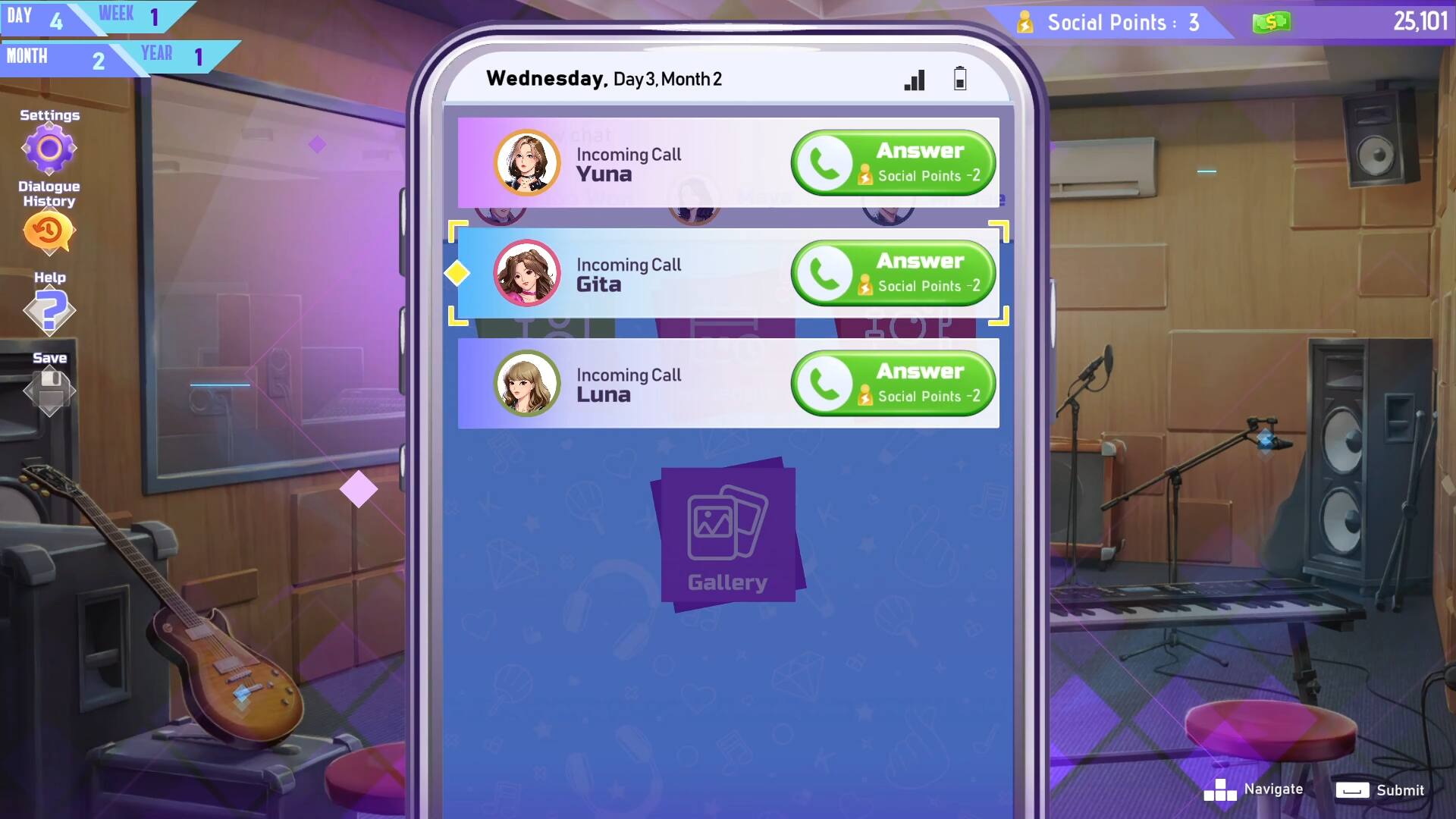Click the battery icon on the phone

click(959, 79)
